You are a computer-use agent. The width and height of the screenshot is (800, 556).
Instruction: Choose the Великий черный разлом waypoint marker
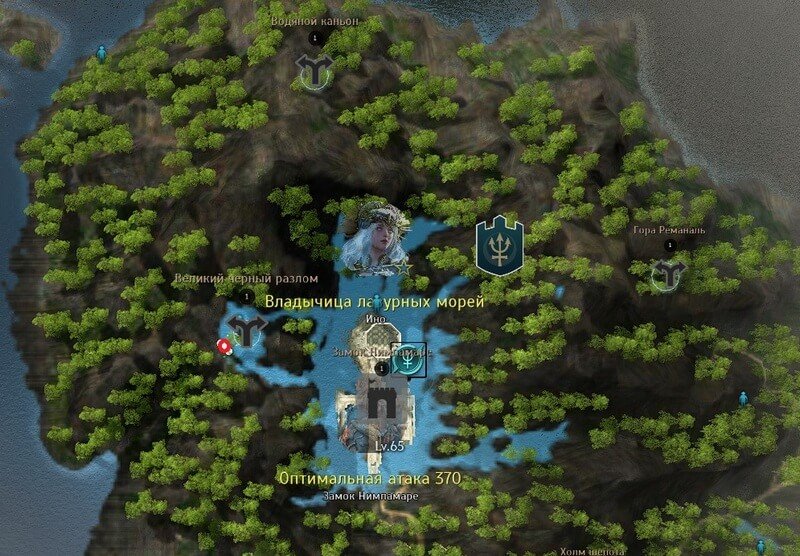click(246, 327)
